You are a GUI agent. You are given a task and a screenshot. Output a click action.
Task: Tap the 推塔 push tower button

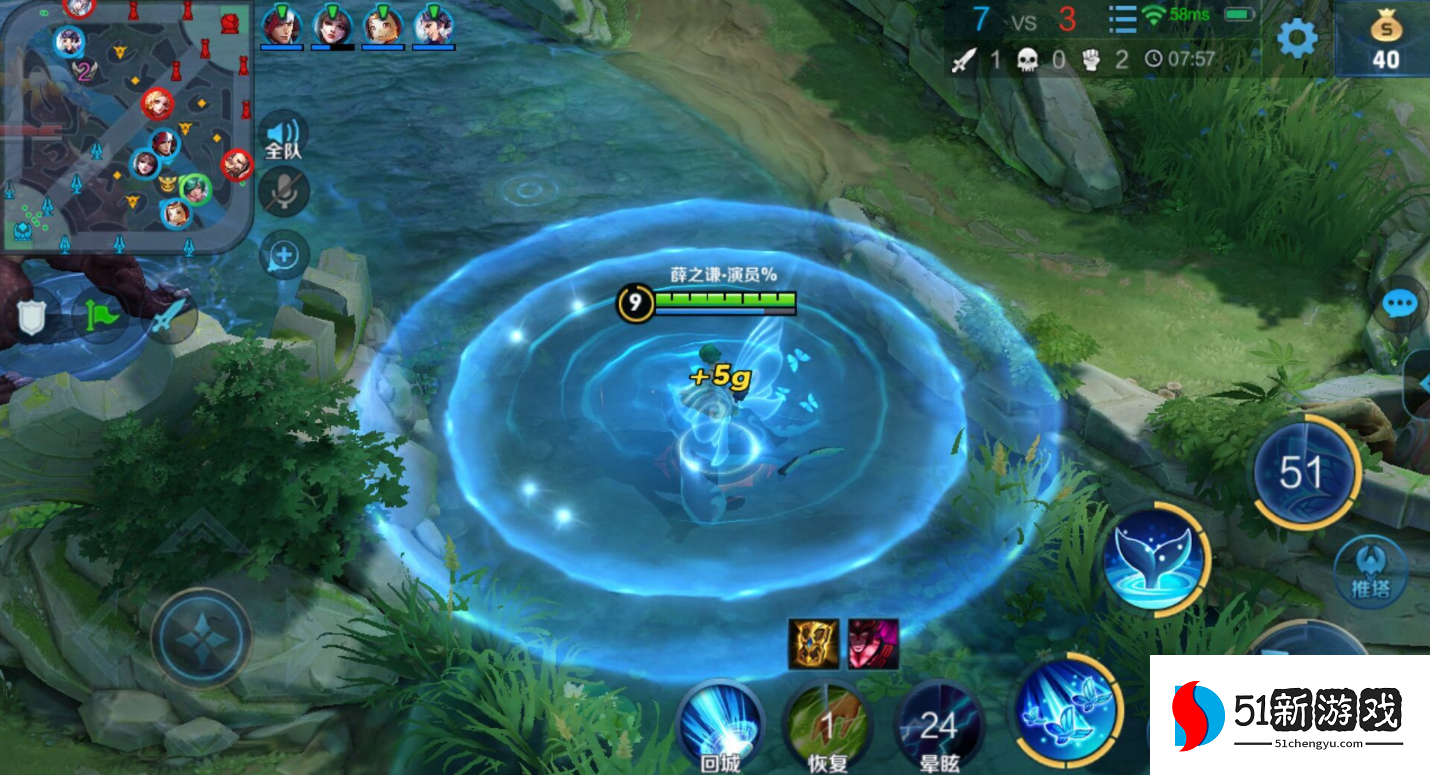tap(1370, 572)
